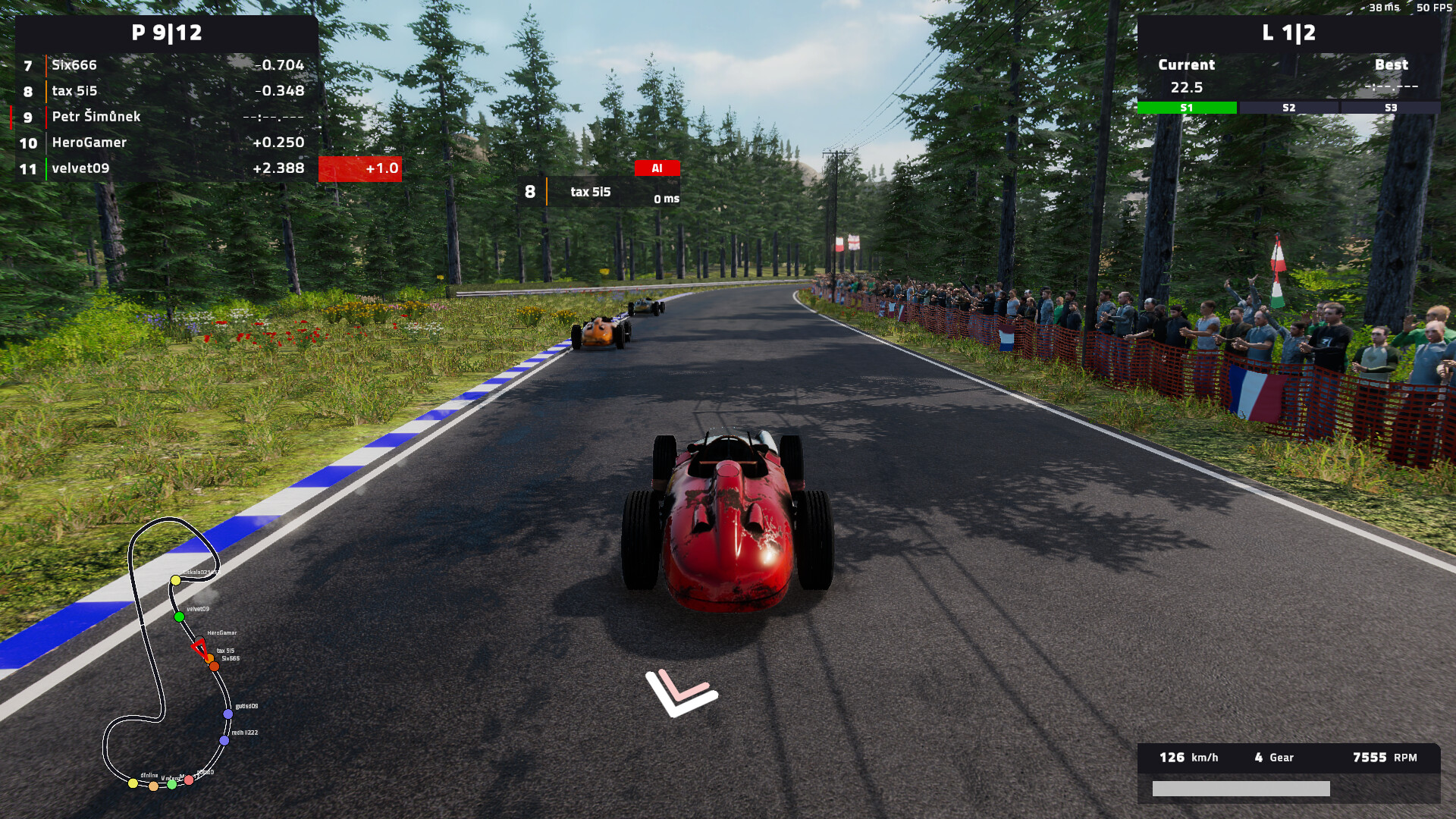Click dfnline's yellow dot near the map bottom
The height and width of the screenshot is (819, 1456).
133,783
